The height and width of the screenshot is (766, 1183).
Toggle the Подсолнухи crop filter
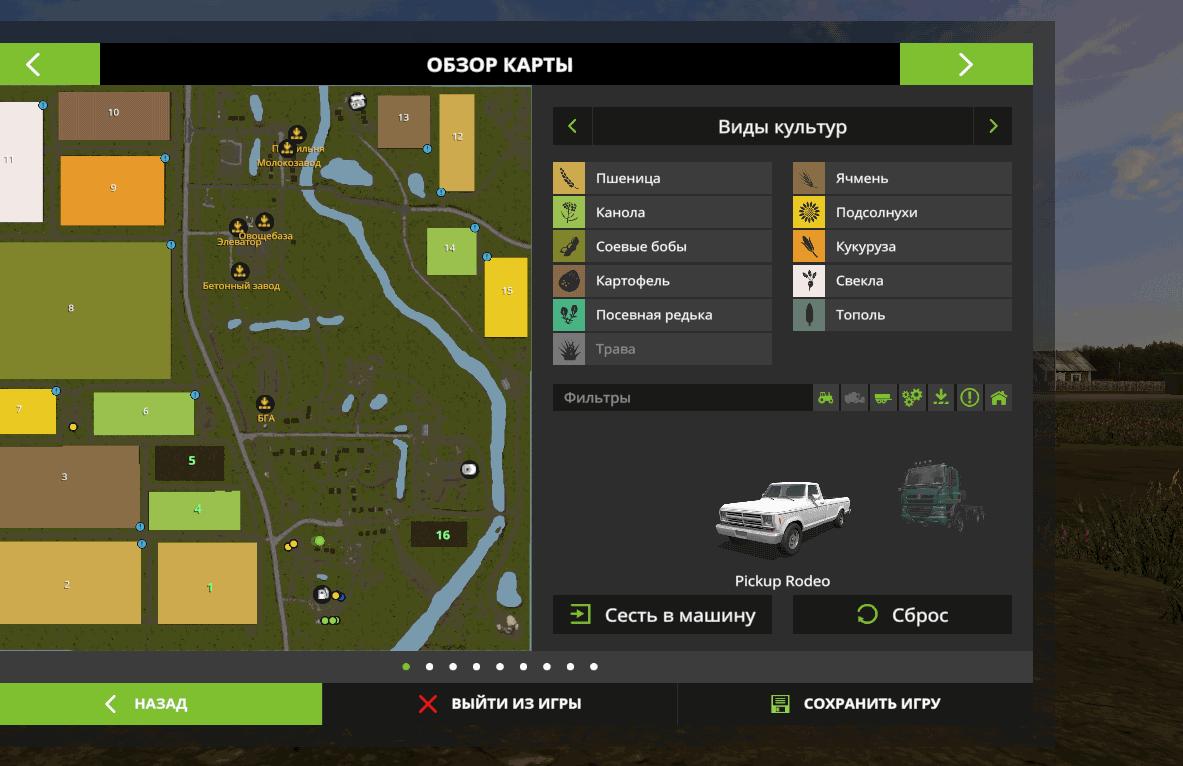[902, 213]
